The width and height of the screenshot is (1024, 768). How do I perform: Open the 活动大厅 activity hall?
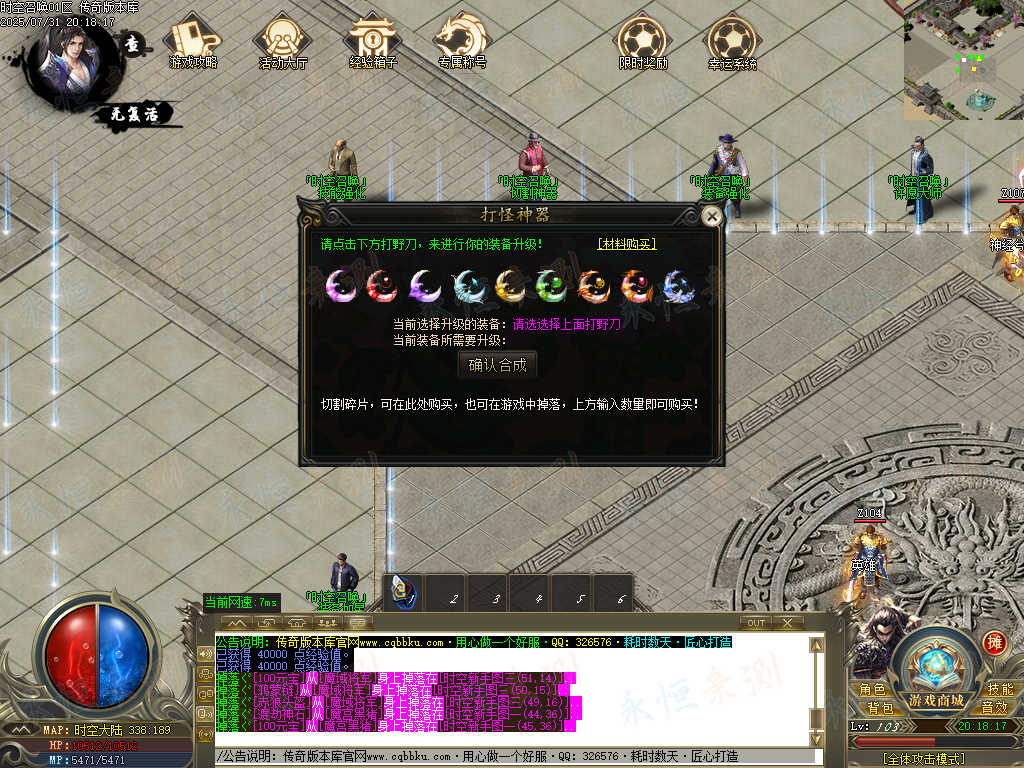tap(282, 43)
